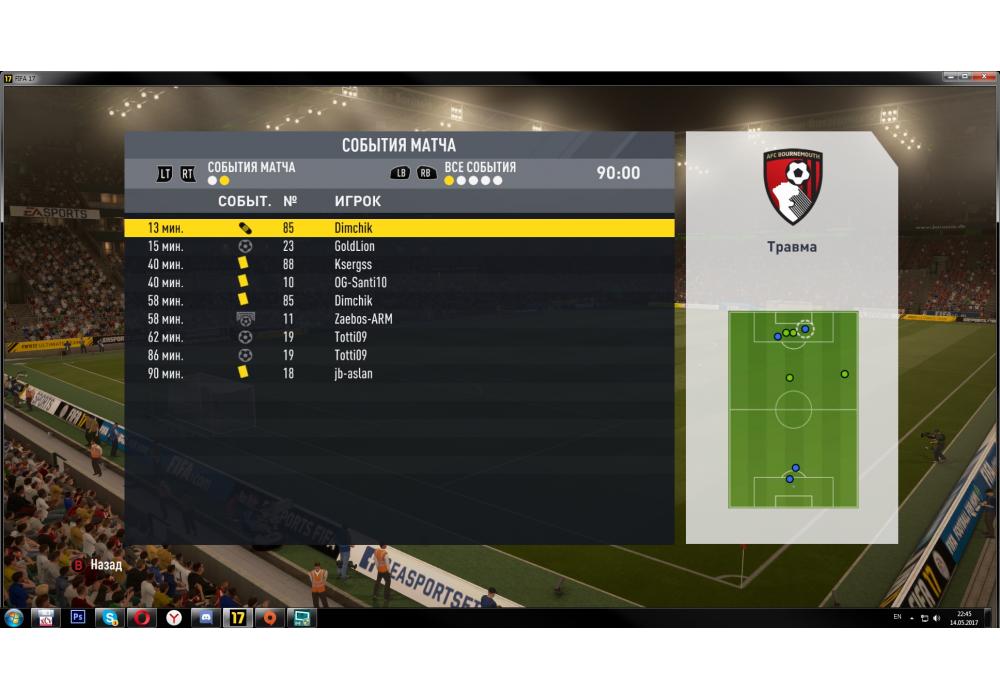
Task: Pick the jb-aslan 90 min. yellow card
Action: point(398,373)
